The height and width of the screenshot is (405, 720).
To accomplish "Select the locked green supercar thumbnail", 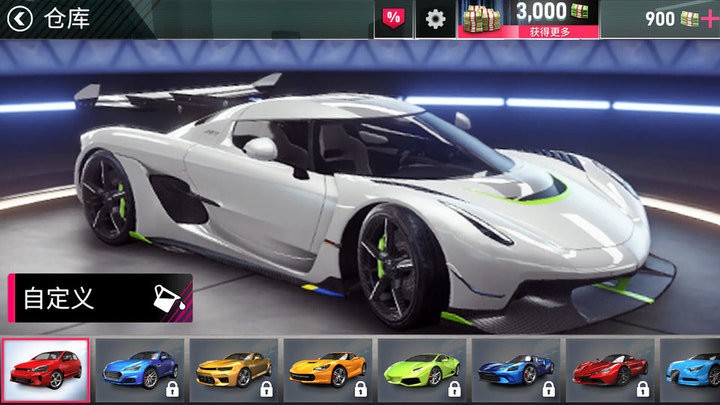I will point(420,369).
